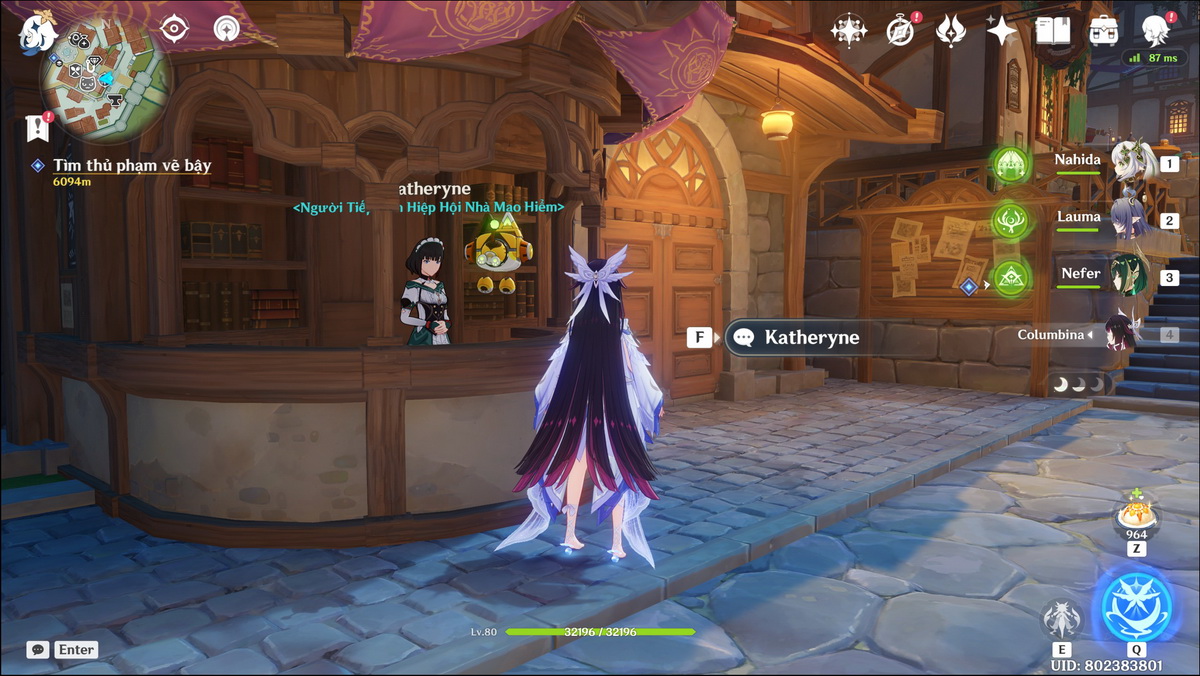The image size is (1200, 676).
Task: Open the map from the minimap
Action: [102, 80]
